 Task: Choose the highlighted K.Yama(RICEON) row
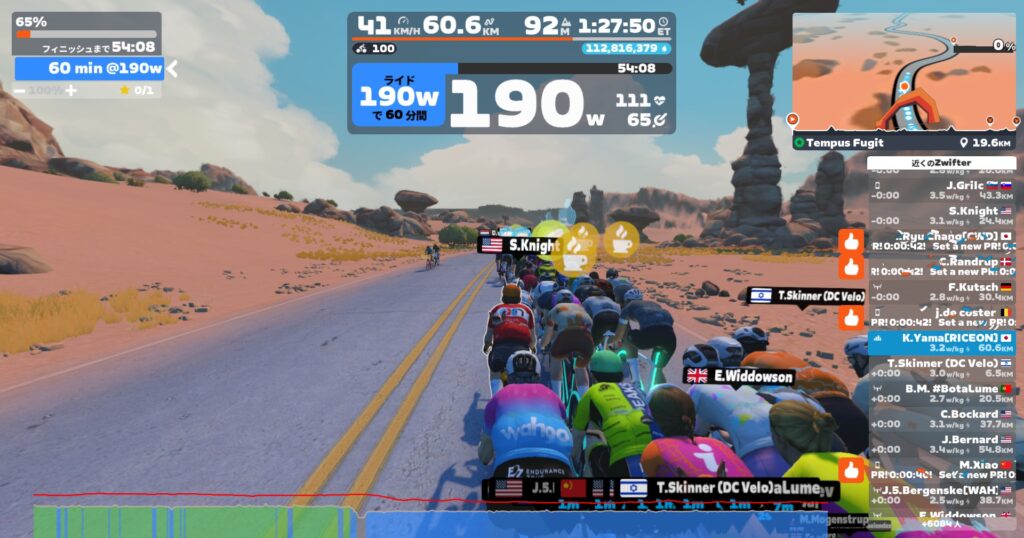click(942, 342)
